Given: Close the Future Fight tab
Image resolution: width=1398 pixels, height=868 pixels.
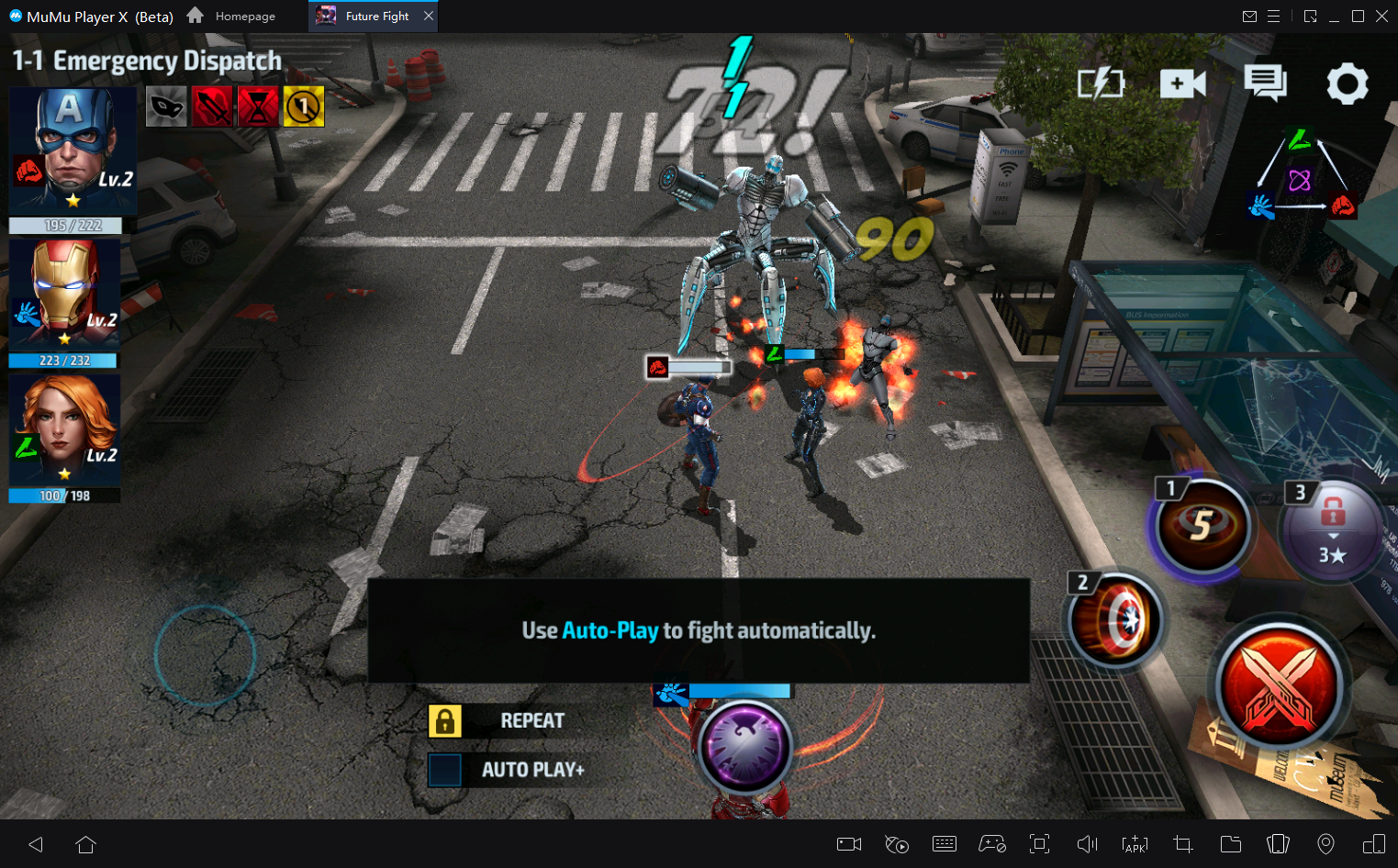Looking at the screenshot, I should pyautogui.click(x=429, y=16).
